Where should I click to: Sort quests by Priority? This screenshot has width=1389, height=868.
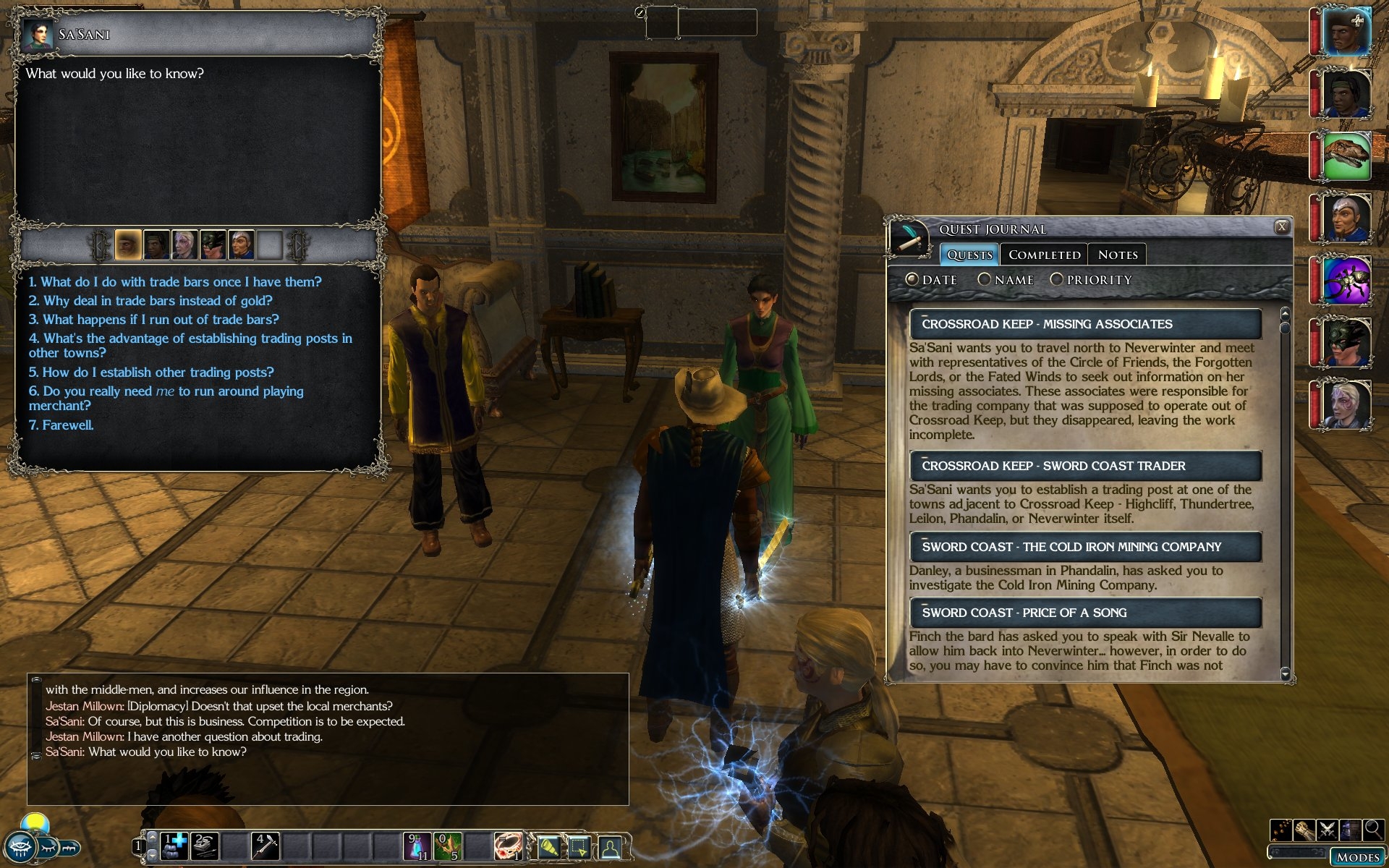[x=1057, y=279]
